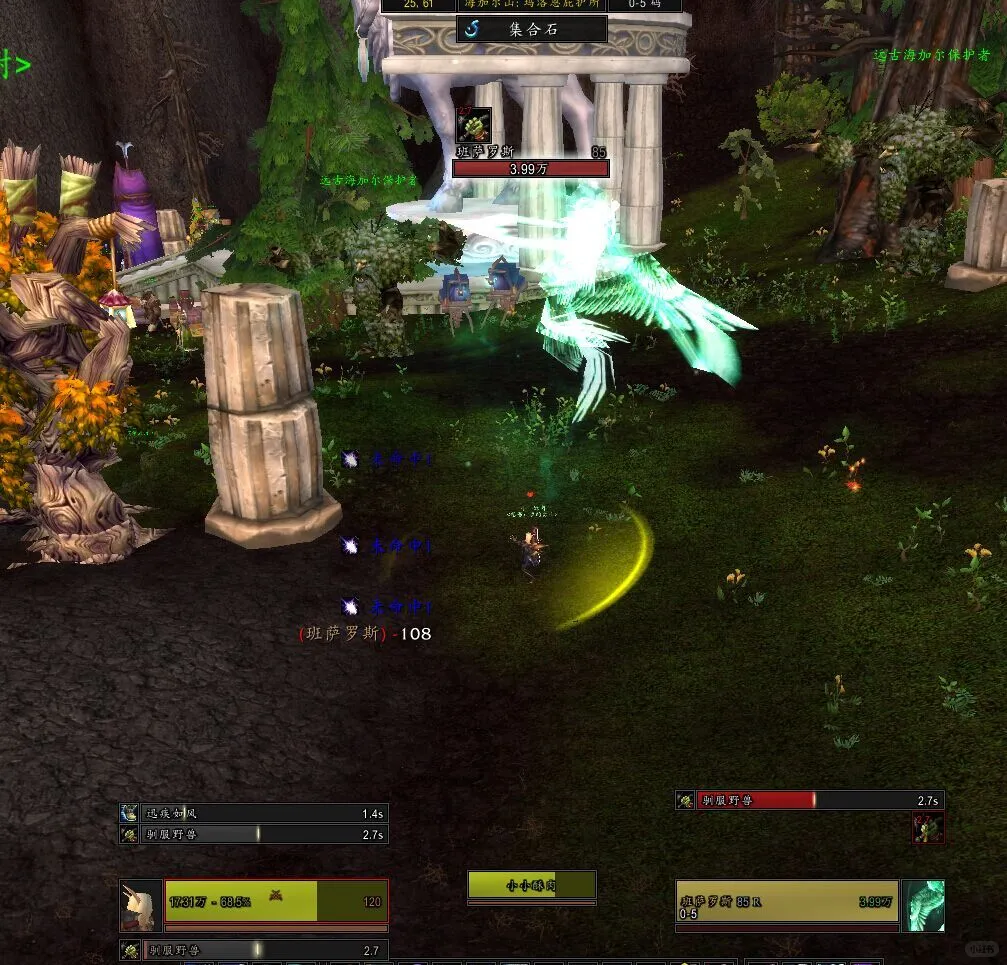Click the green spirit bird target portrait

point(923,905)
